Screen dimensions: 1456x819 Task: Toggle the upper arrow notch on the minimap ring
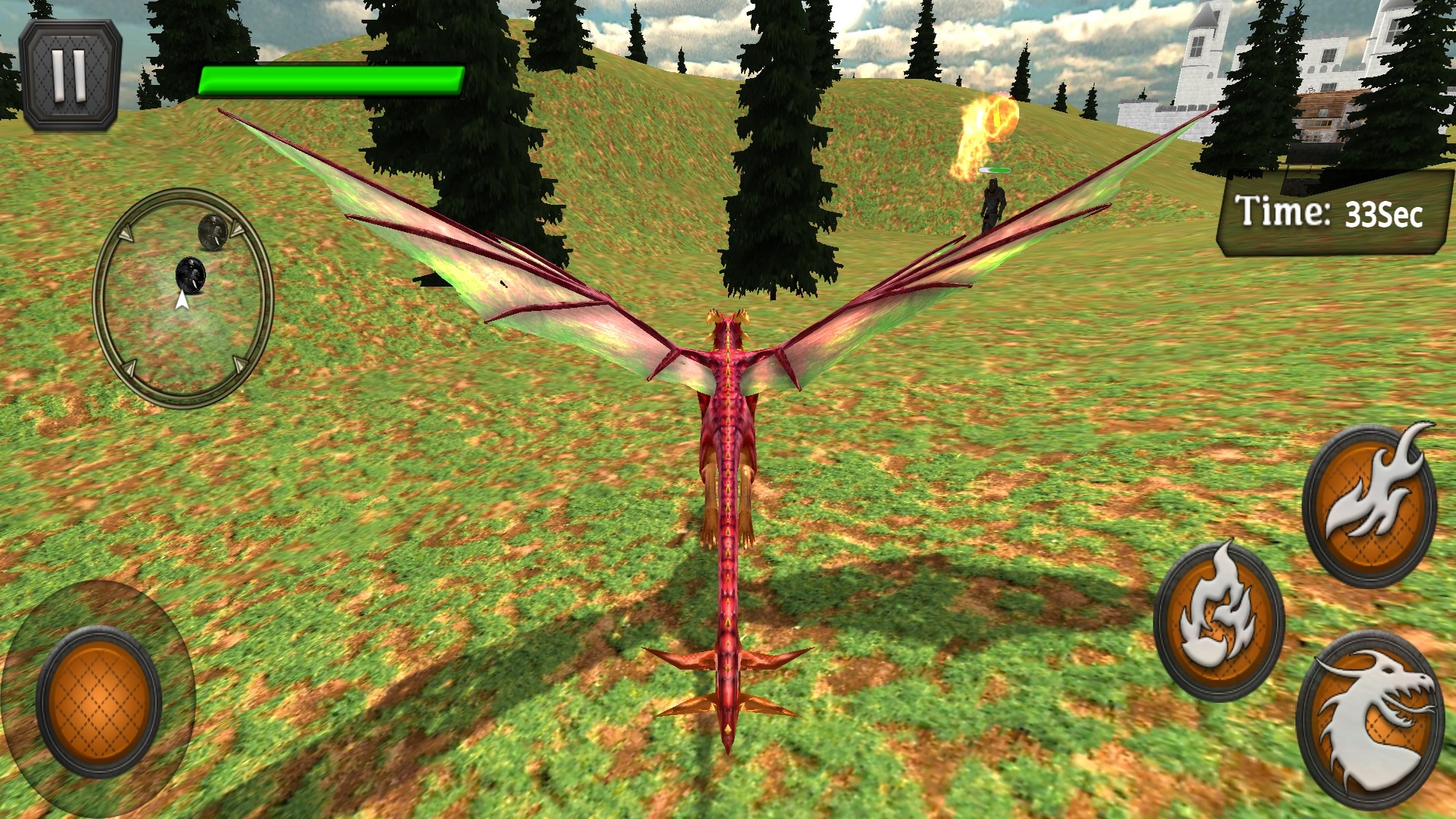[x=237, y=229]
